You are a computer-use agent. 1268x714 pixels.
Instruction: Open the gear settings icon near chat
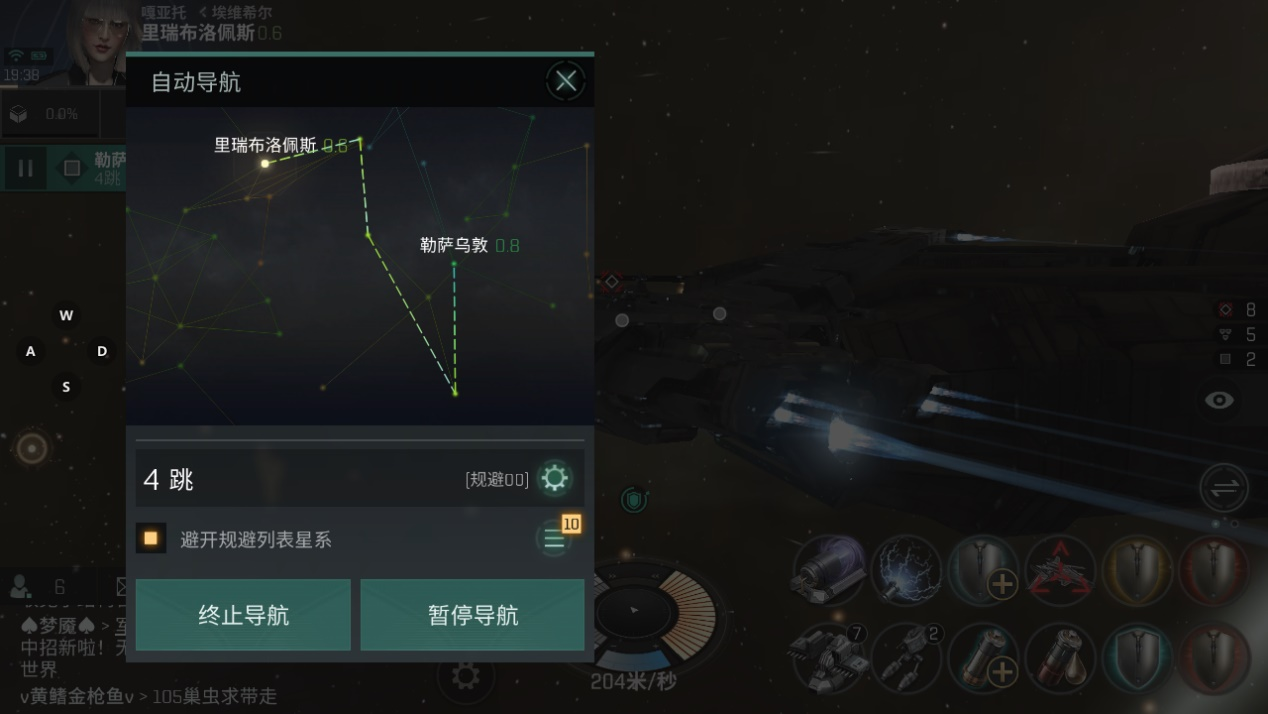[x=465, y=676]
